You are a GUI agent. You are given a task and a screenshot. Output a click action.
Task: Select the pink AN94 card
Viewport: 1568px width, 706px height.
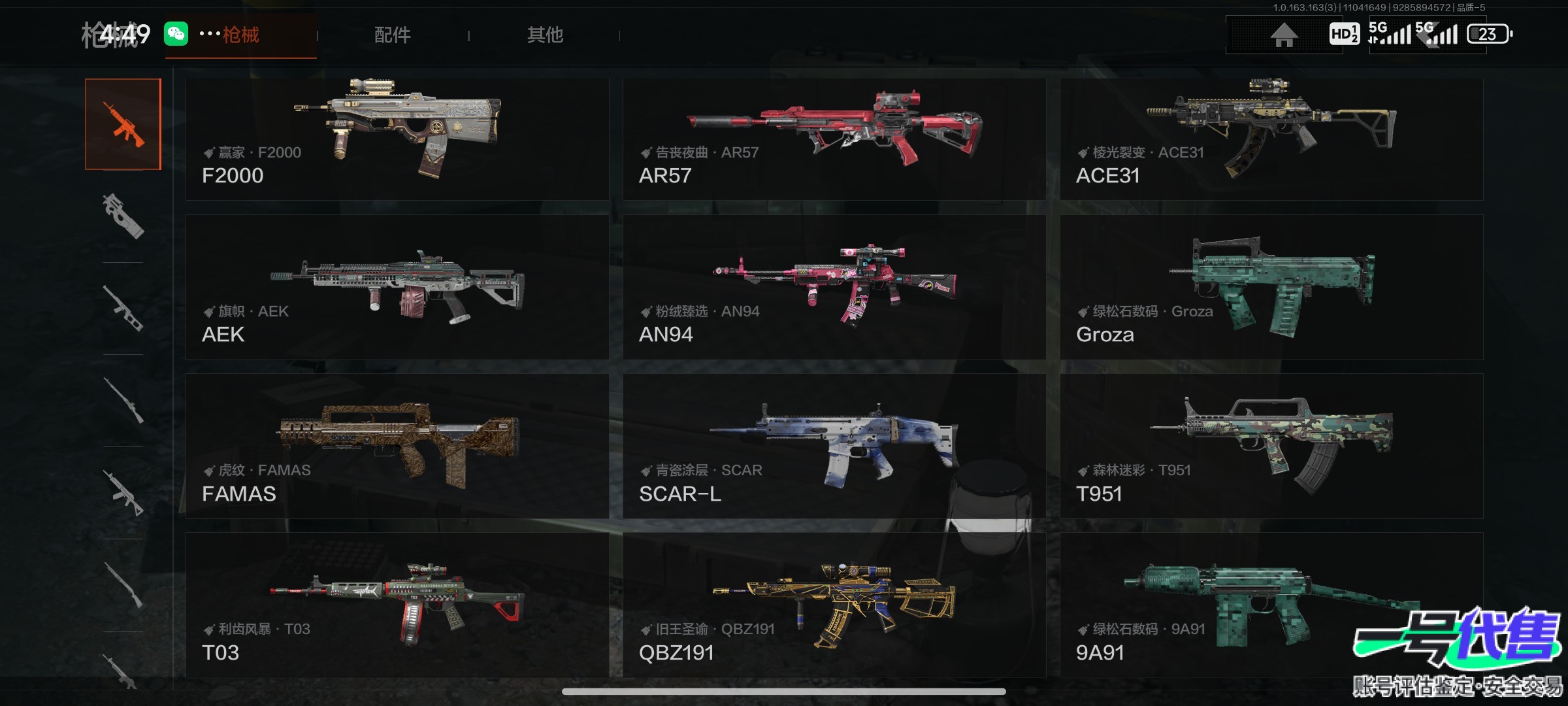(x=834, y=287)
